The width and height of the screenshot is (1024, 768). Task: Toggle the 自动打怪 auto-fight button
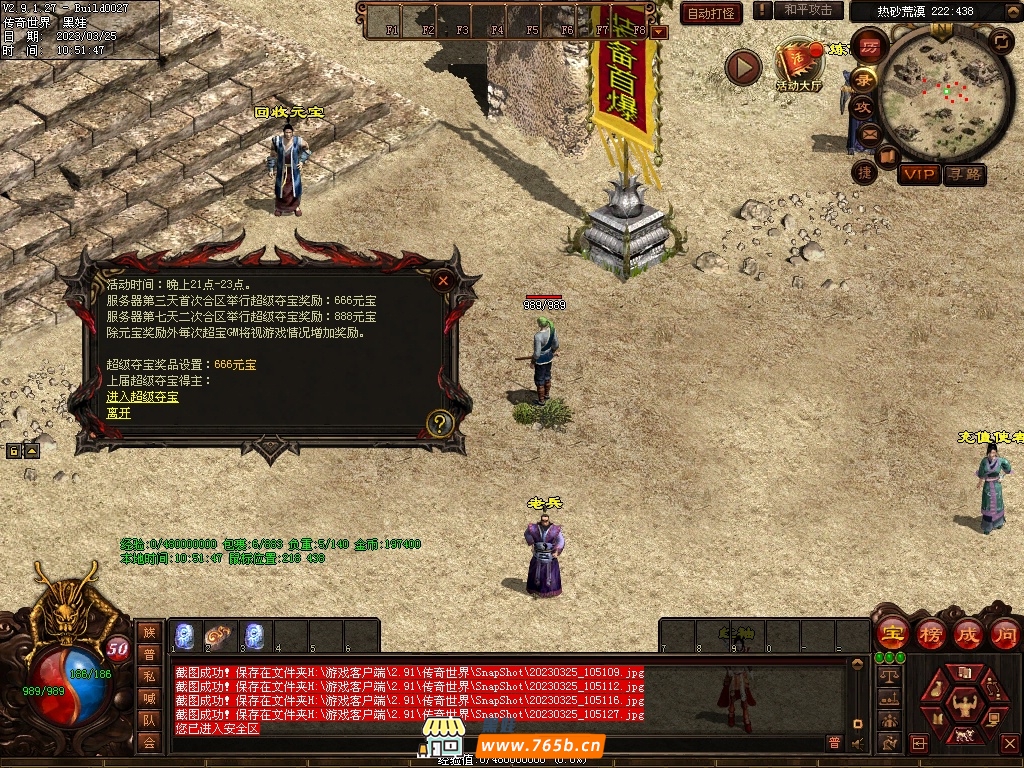pyautogui.click(x=711, y=13)
